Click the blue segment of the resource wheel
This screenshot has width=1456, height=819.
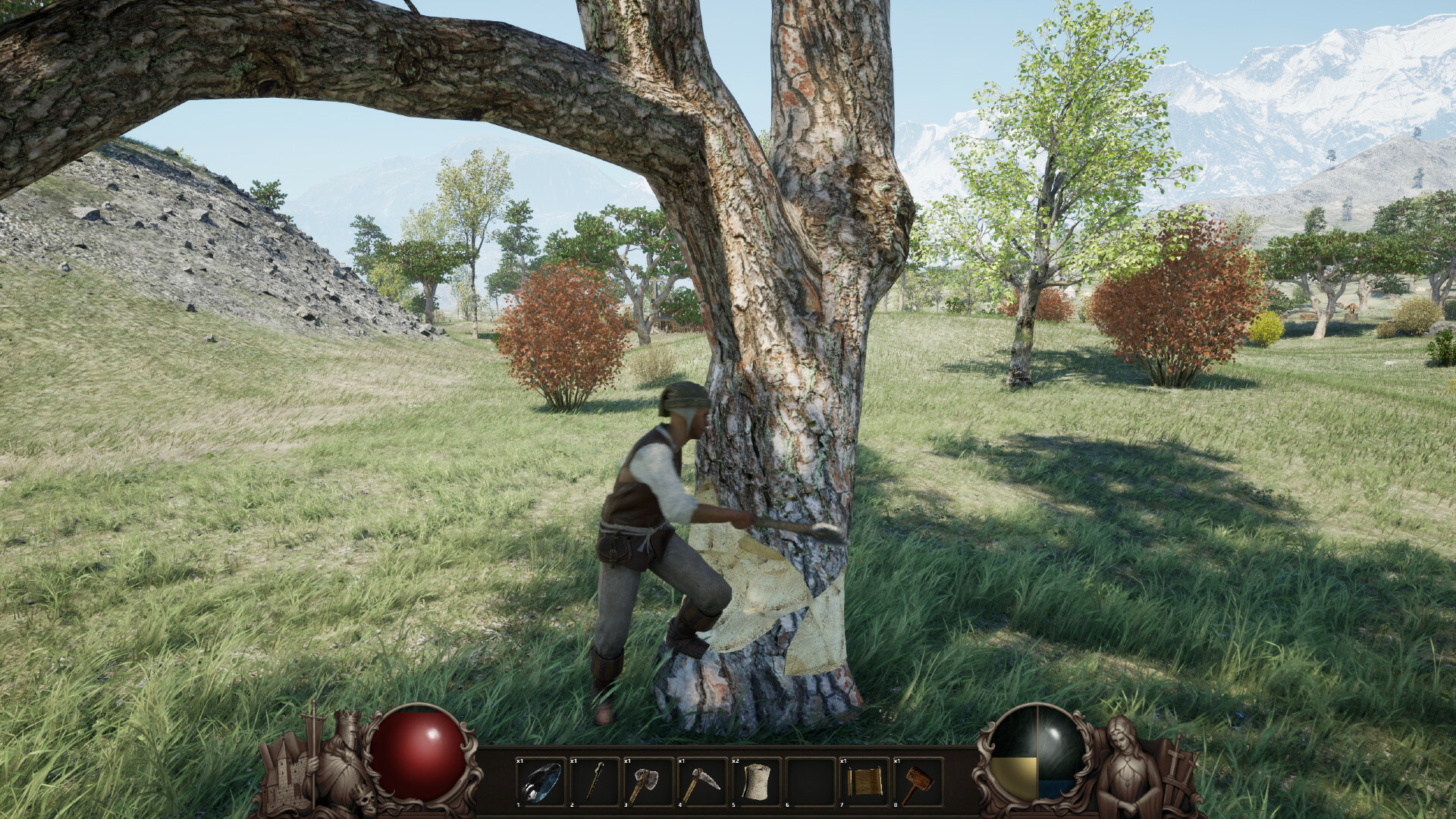(x=1056, y=789)
